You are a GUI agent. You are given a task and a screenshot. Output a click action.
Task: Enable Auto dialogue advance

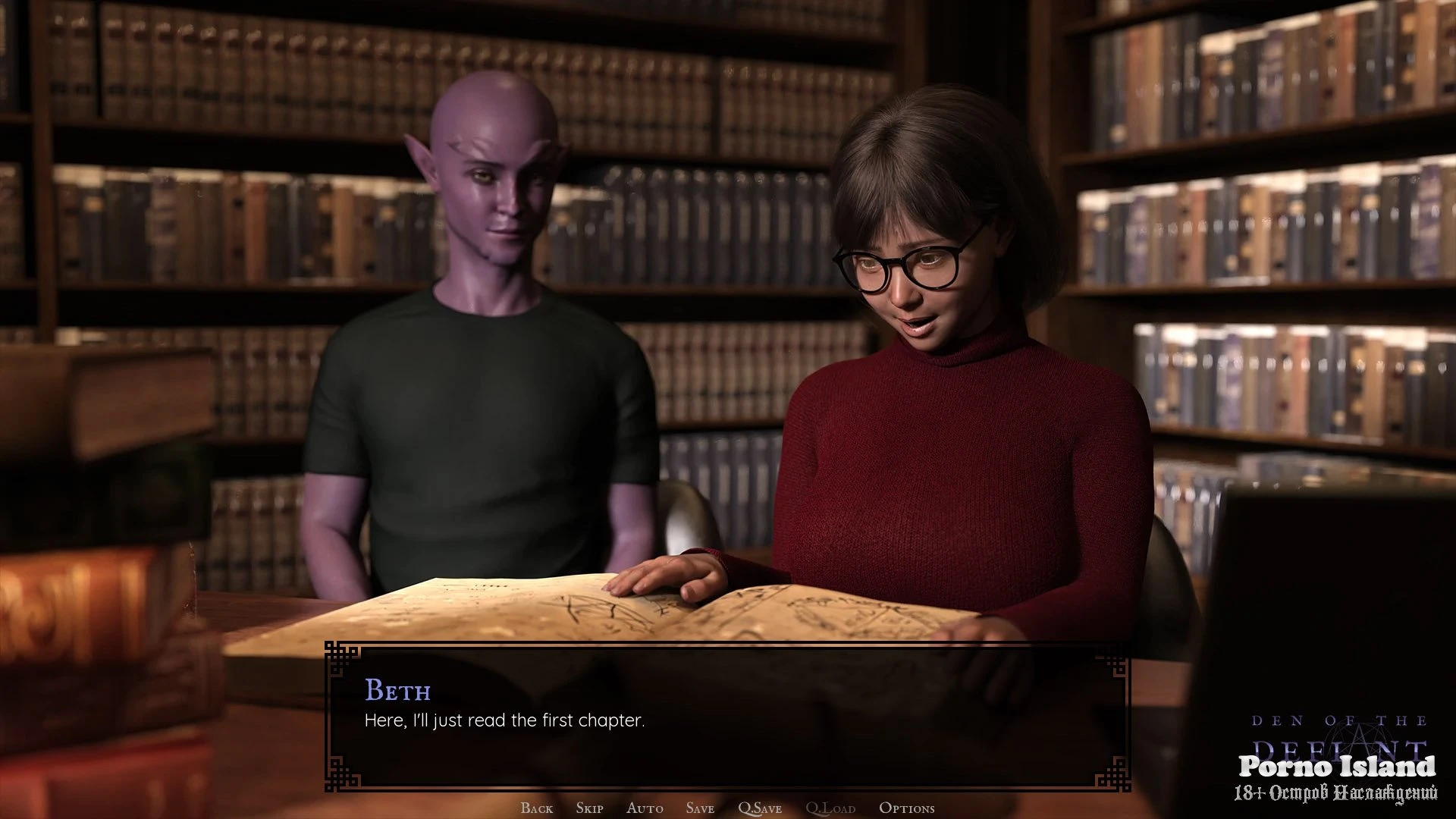click(645, 808)
